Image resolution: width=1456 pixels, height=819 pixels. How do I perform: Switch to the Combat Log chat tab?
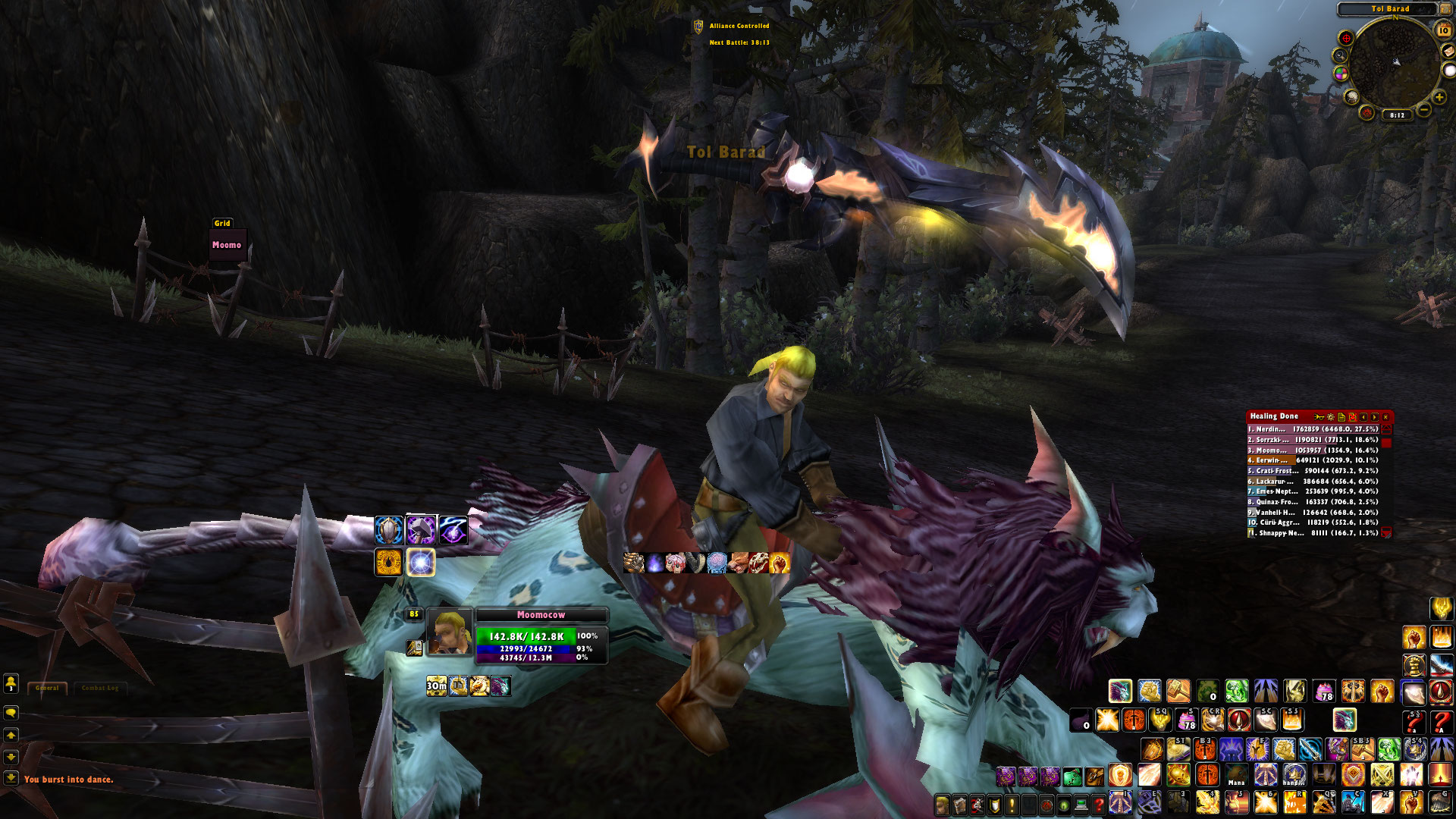point(100,688)
